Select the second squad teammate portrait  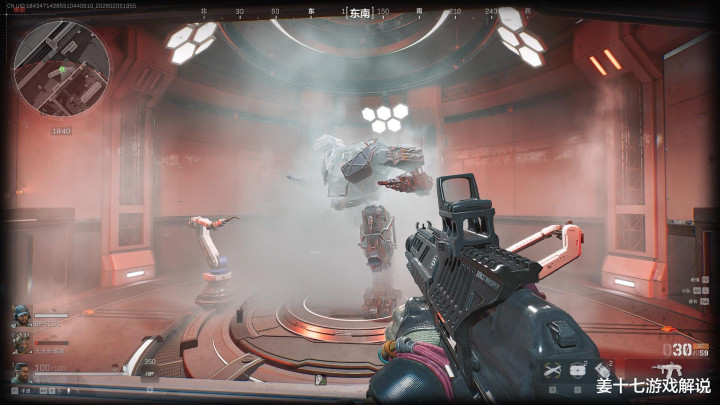pos(21,342)
